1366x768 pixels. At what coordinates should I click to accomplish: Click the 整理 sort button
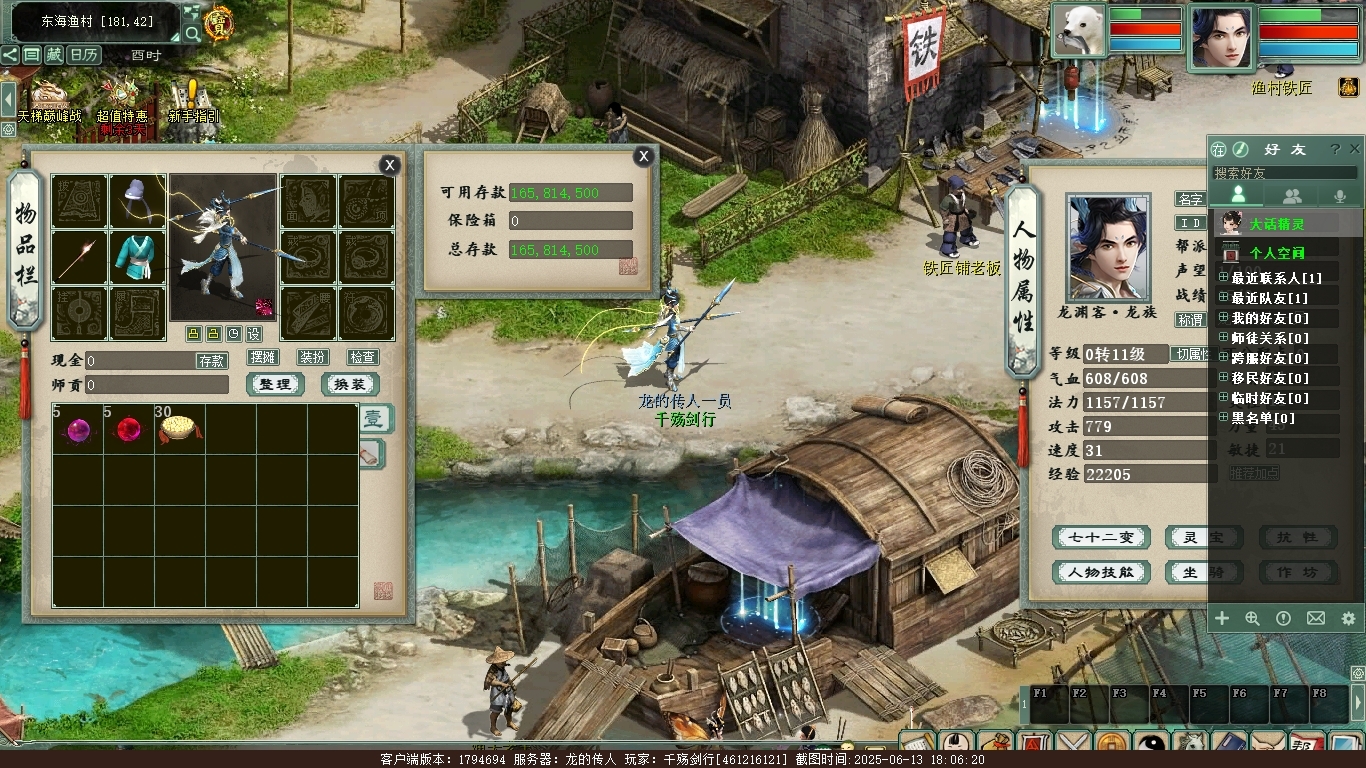click(x=275, y=384)
